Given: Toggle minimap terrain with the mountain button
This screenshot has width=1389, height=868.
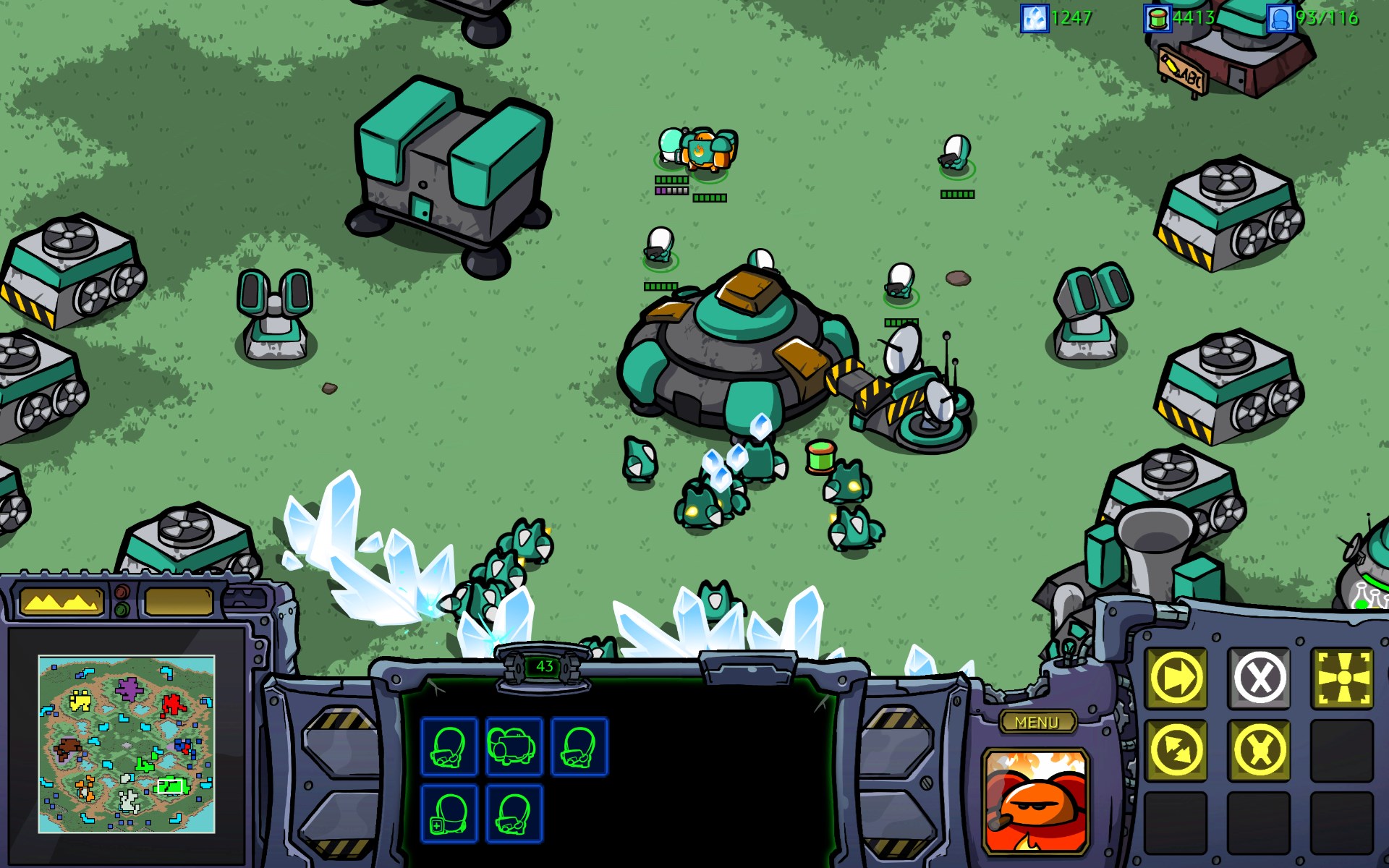Looking at the screenshot, I should pos(61,602).
